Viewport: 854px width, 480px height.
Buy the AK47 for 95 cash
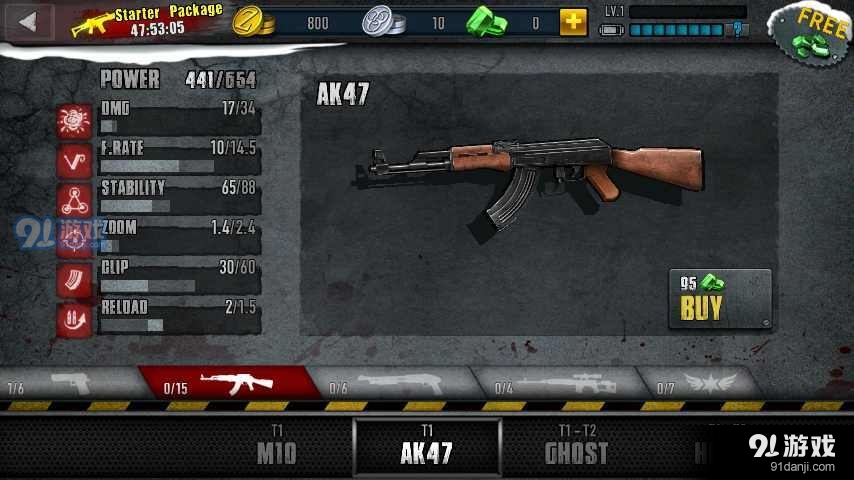click(719, 299)
